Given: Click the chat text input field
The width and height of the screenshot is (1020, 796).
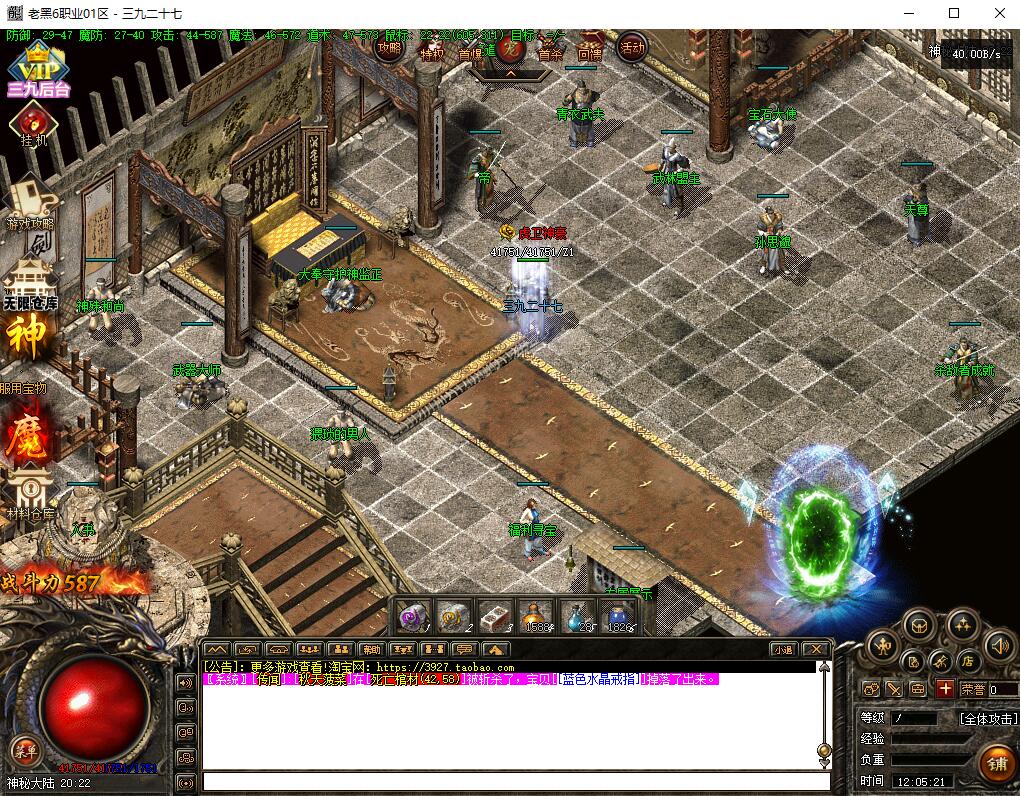Looking at the screenshot, I should (x=515, y=781).
